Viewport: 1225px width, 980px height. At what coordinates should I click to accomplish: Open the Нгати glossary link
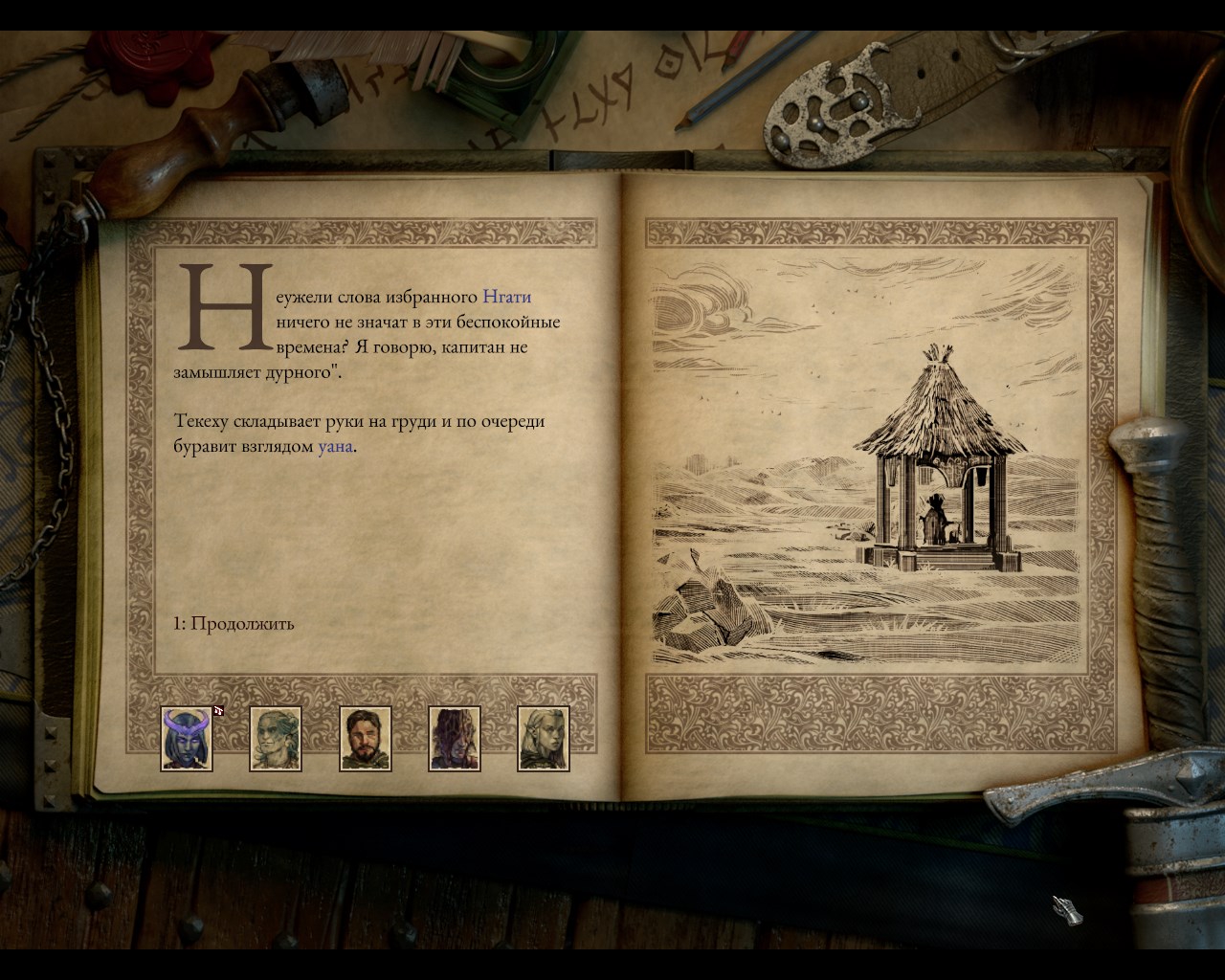[x=506, y=297]
